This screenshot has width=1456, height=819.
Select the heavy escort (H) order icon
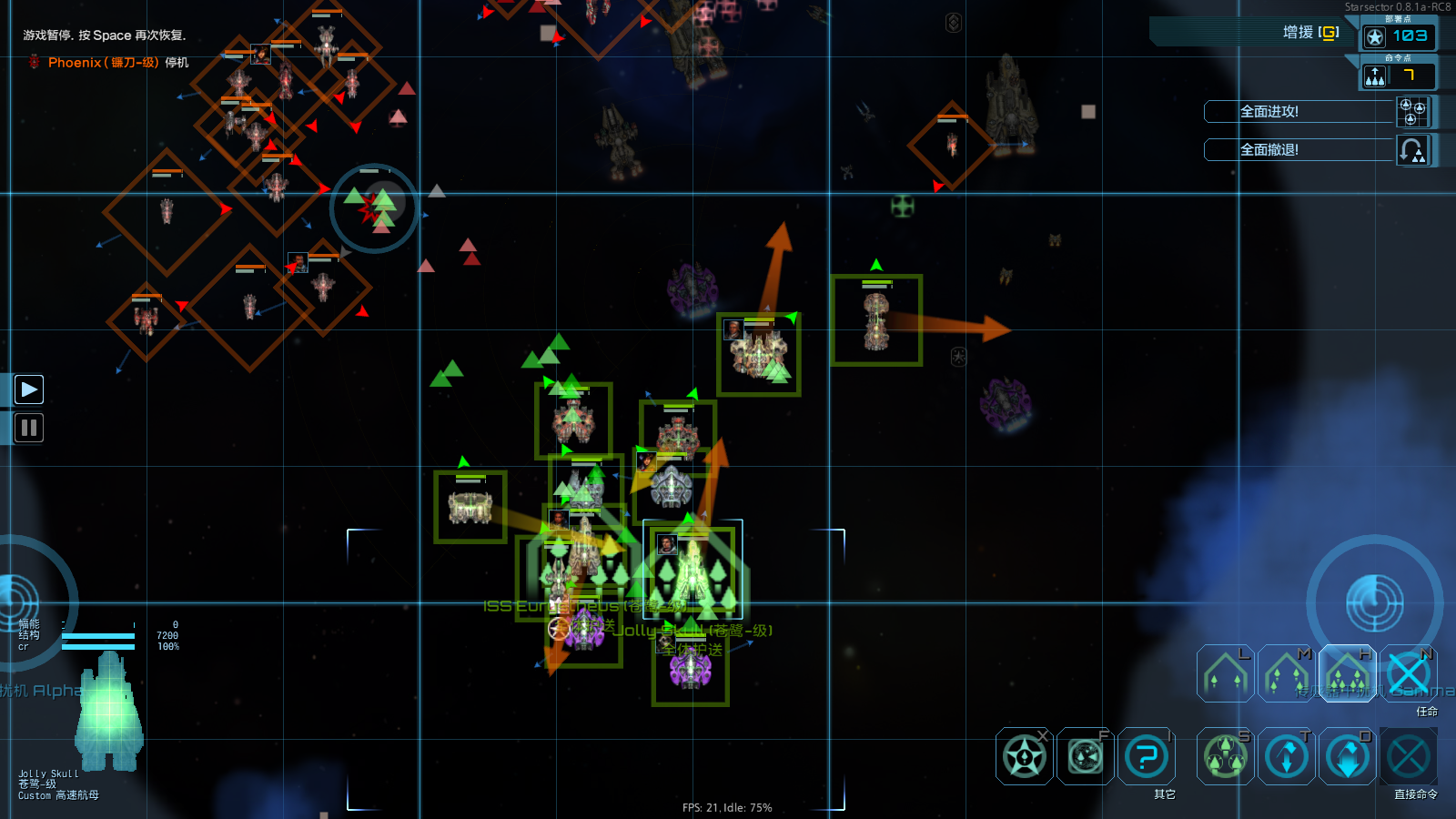pos(1347,673)
